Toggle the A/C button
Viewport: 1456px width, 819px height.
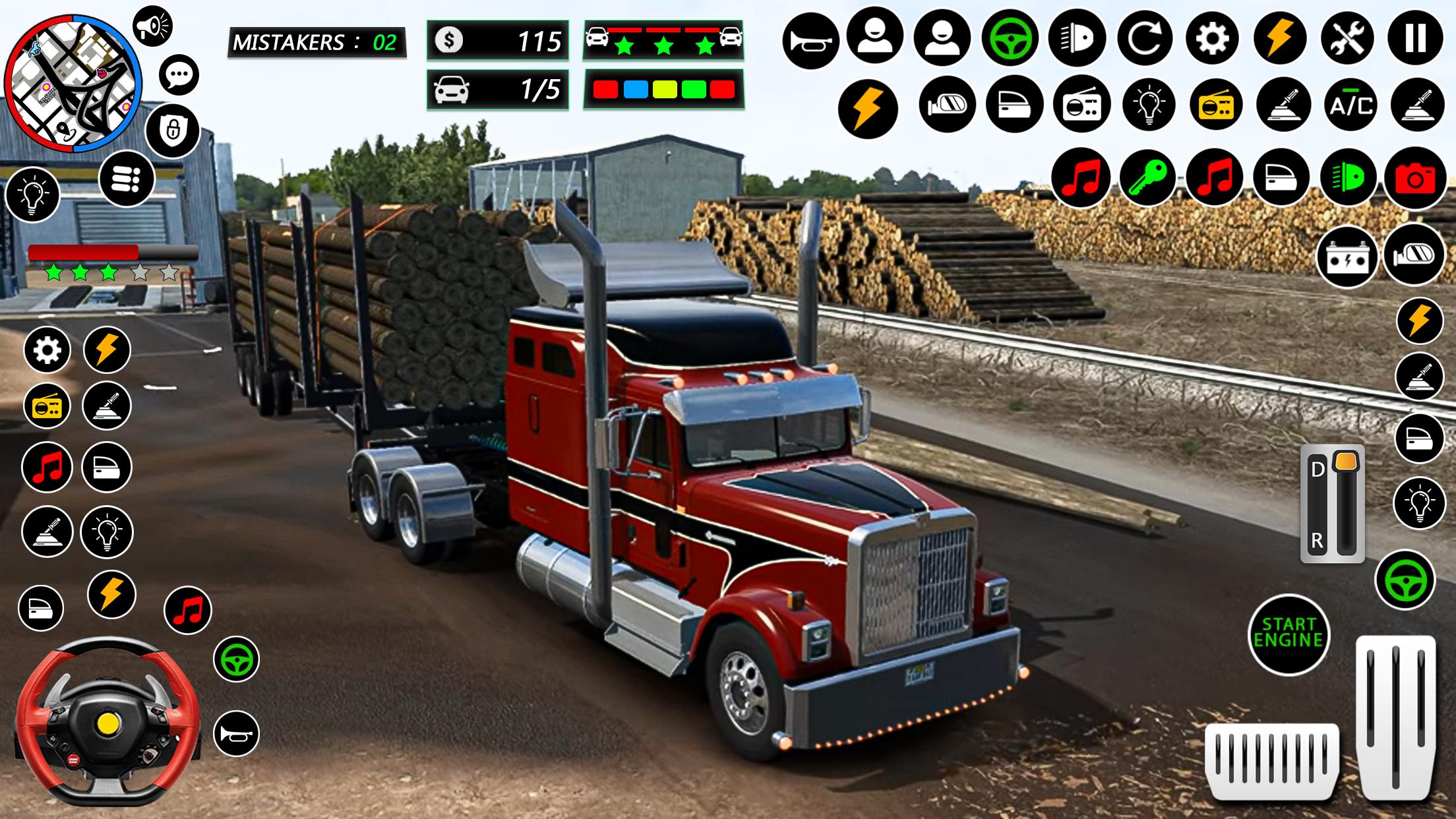click(x=1352, y=106)
